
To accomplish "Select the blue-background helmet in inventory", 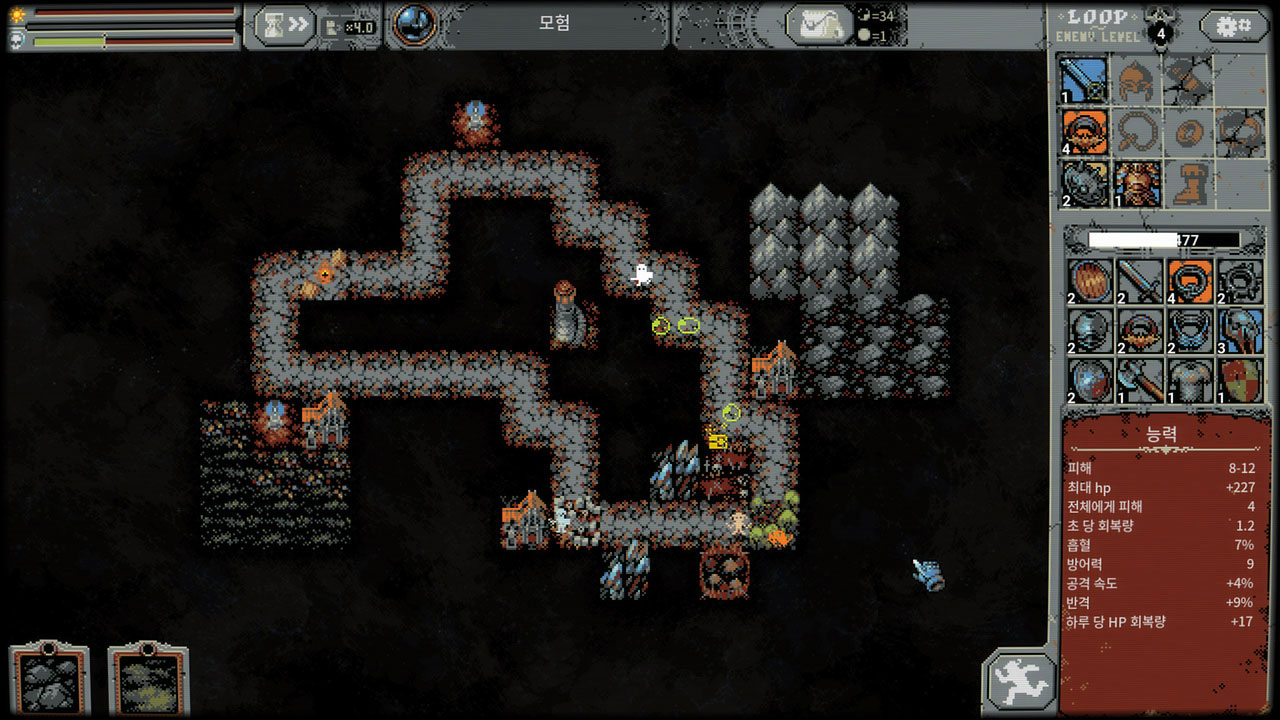I will point(1241,330).
